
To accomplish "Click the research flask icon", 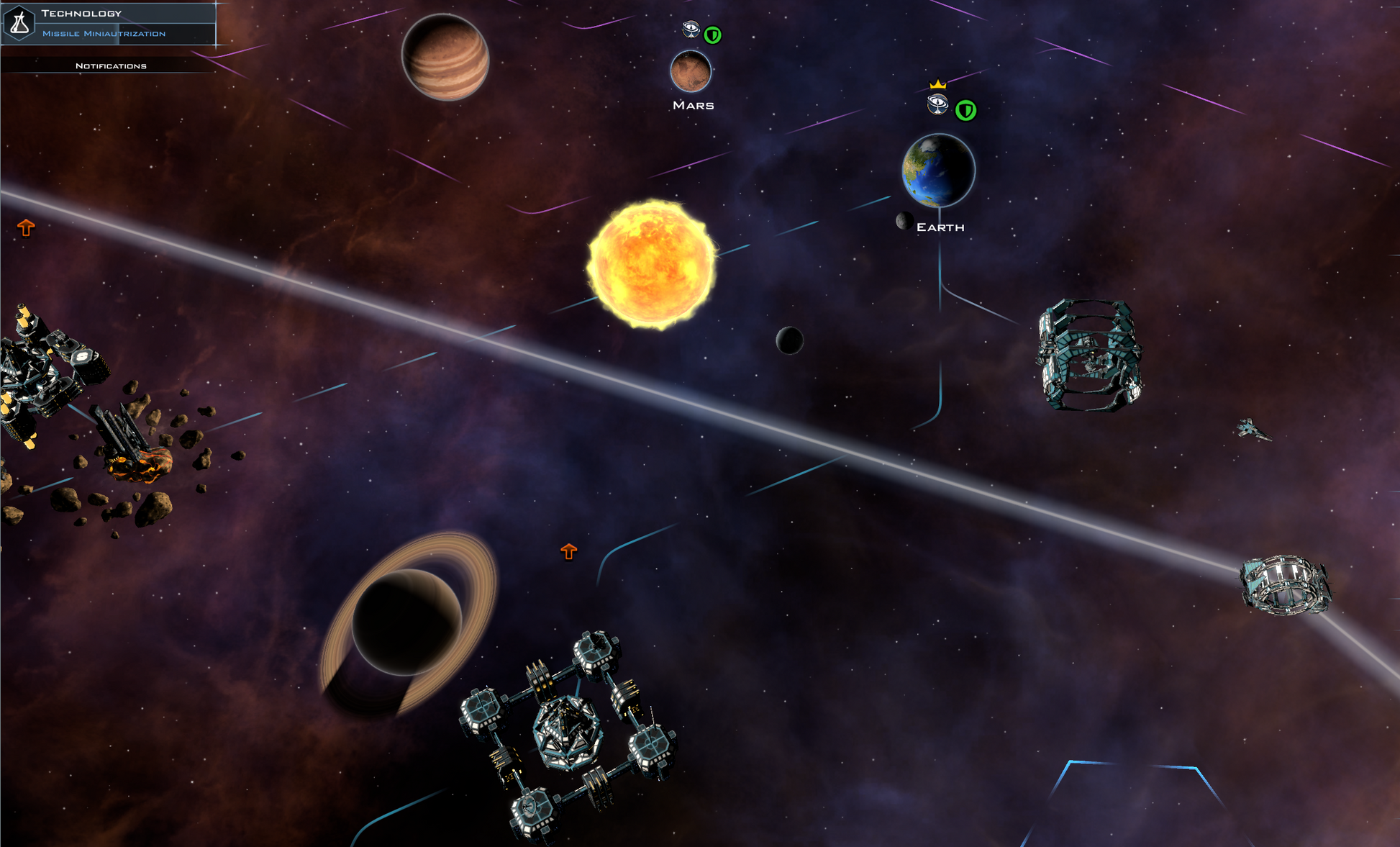I will click(x=19, y=23).
